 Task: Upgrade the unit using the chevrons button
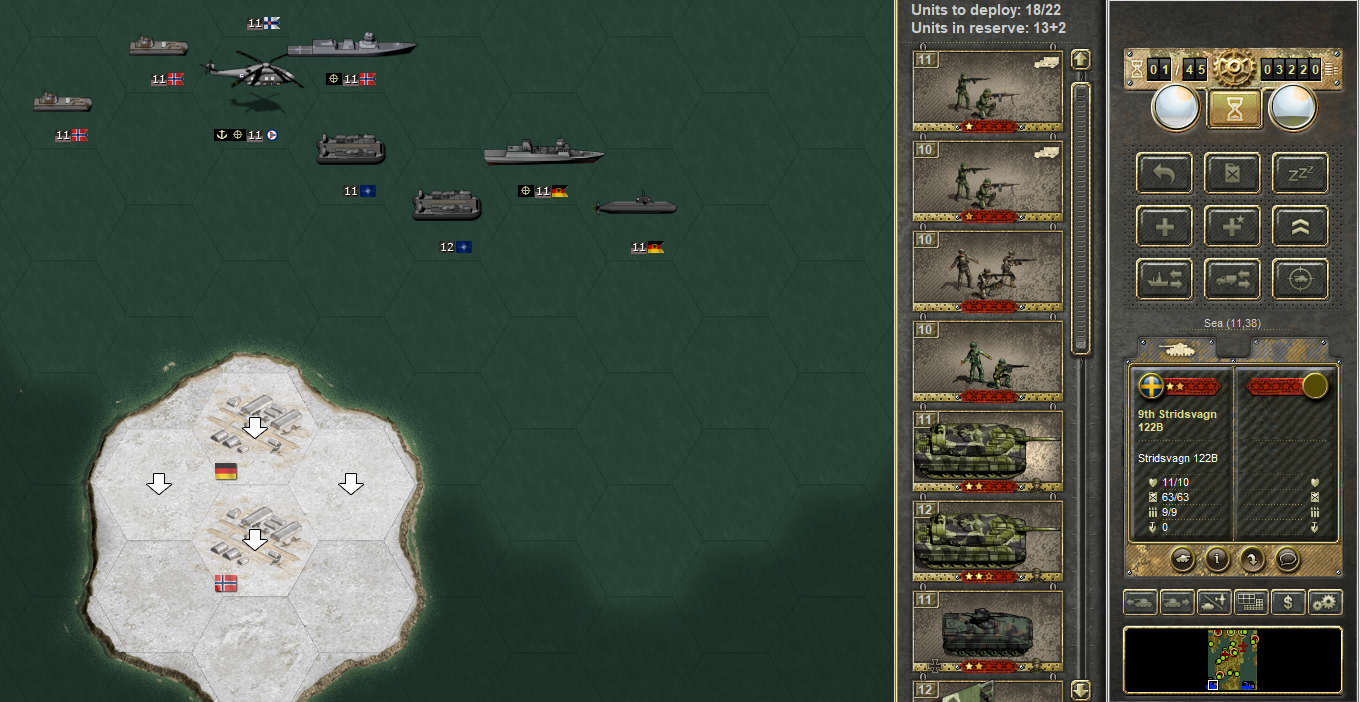click(x=1300, y=226)
